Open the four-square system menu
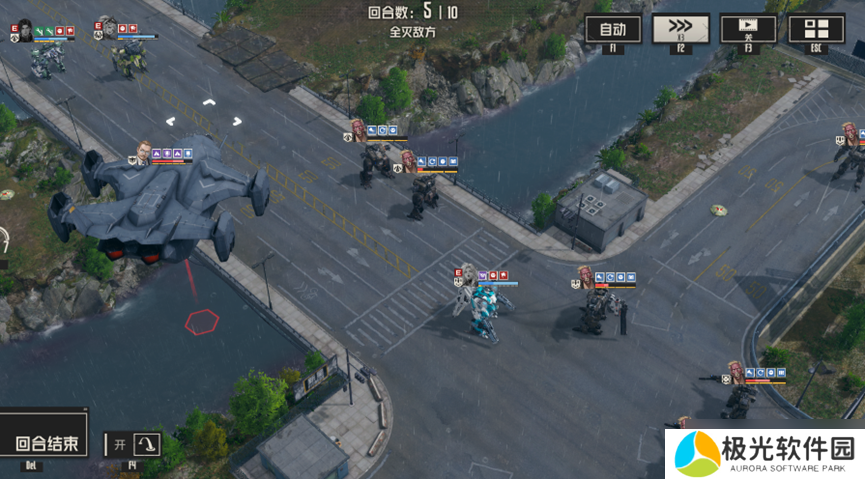865x479 pixels. [816, 29]
